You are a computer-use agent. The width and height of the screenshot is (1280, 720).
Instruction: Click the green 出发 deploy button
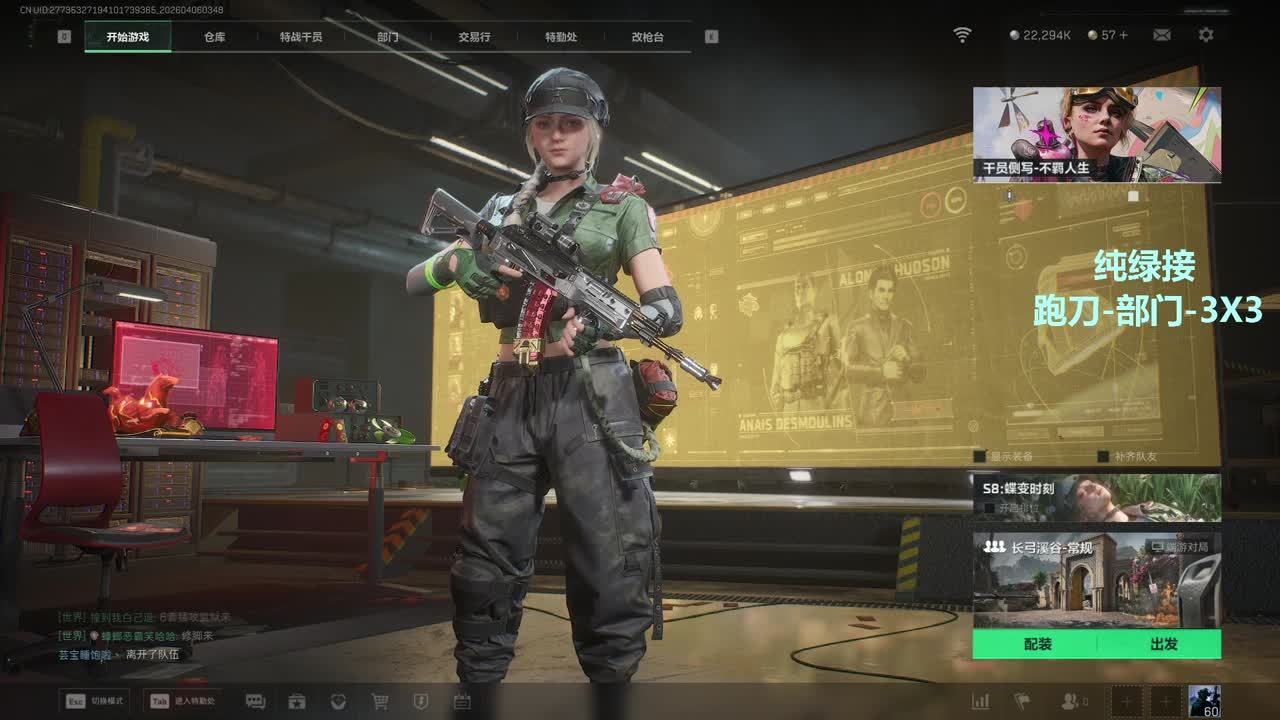(1163, 644)
